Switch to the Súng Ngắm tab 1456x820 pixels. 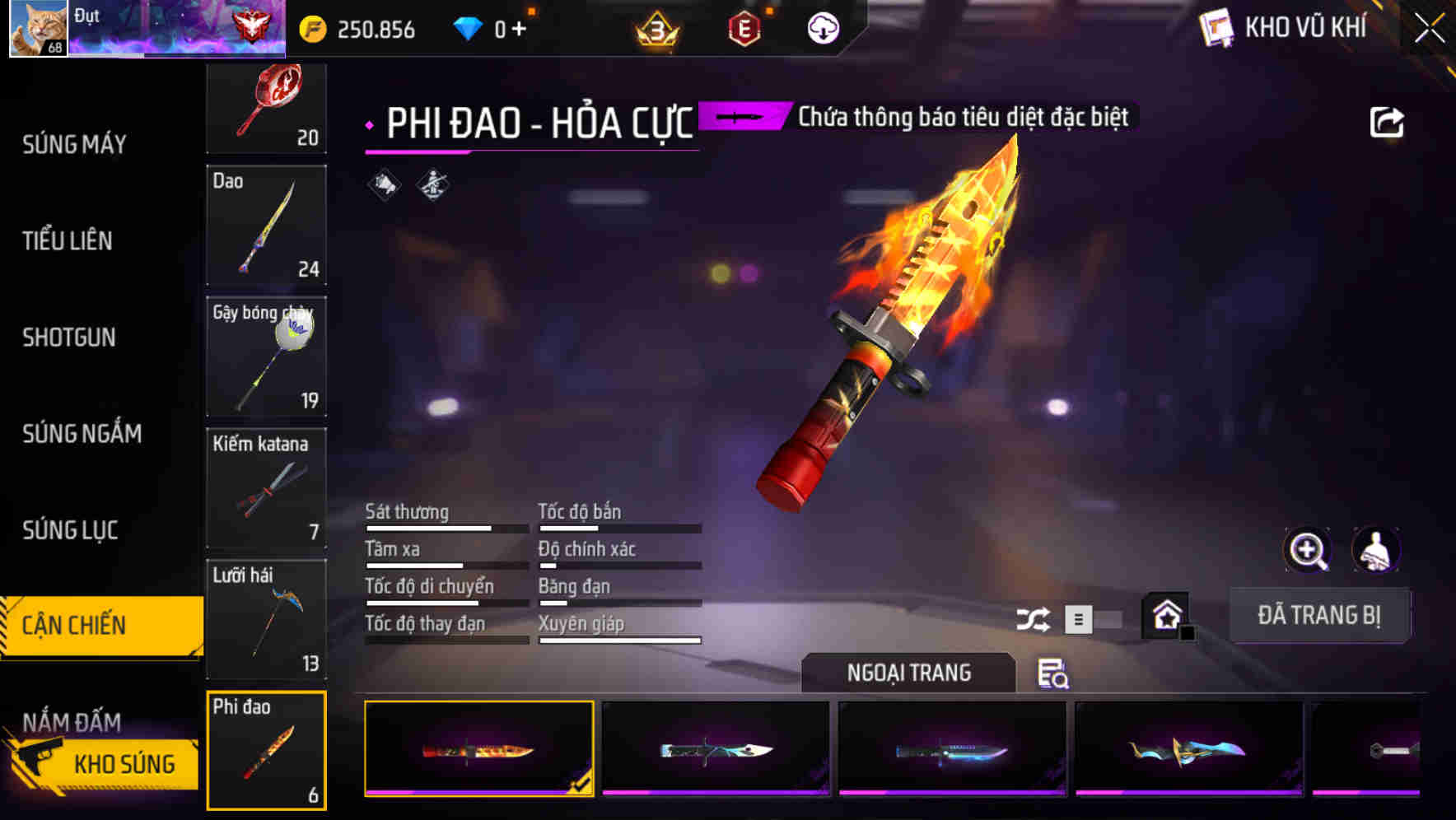pos(82,434)
